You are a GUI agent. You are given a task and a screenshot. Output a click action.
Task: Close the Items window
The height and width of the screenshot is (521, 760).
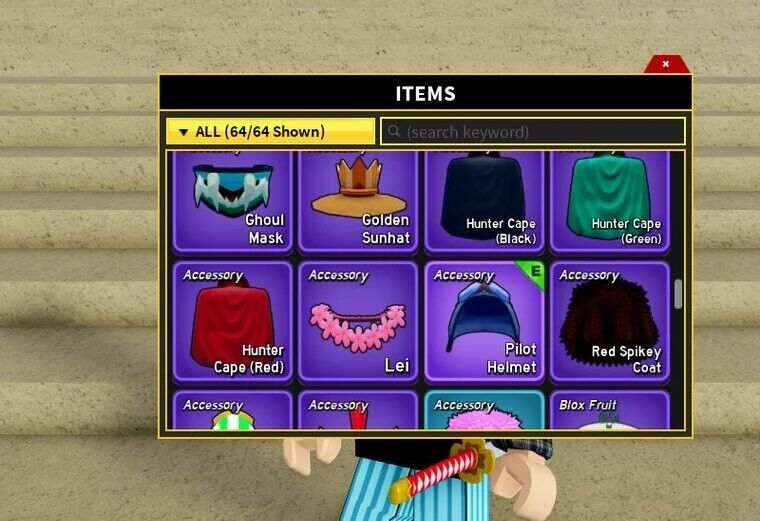(x=666, y=64)
